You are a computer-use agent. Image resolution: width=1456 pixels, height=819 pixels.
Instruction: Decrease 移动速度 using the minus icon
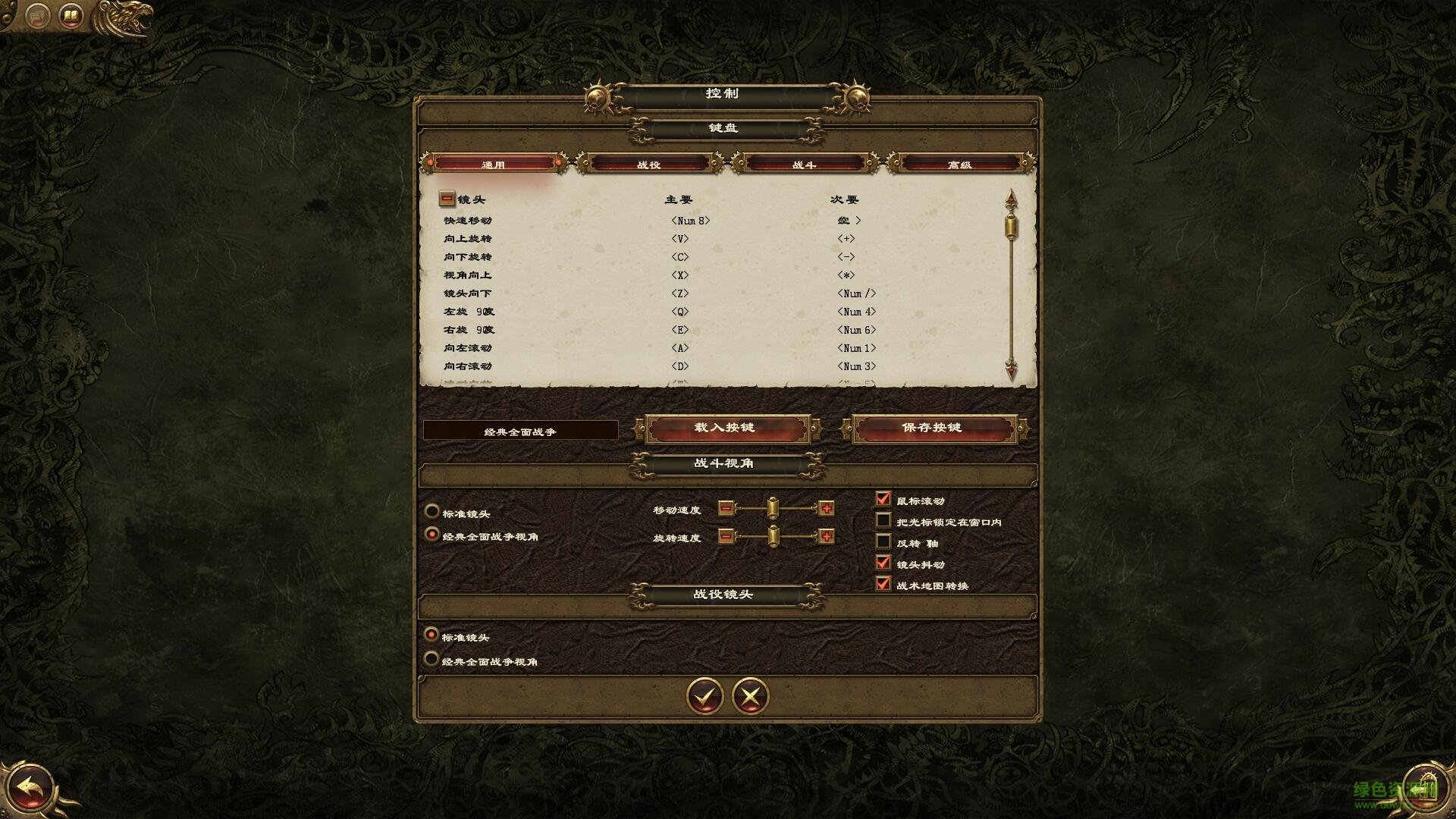point(726,508)
